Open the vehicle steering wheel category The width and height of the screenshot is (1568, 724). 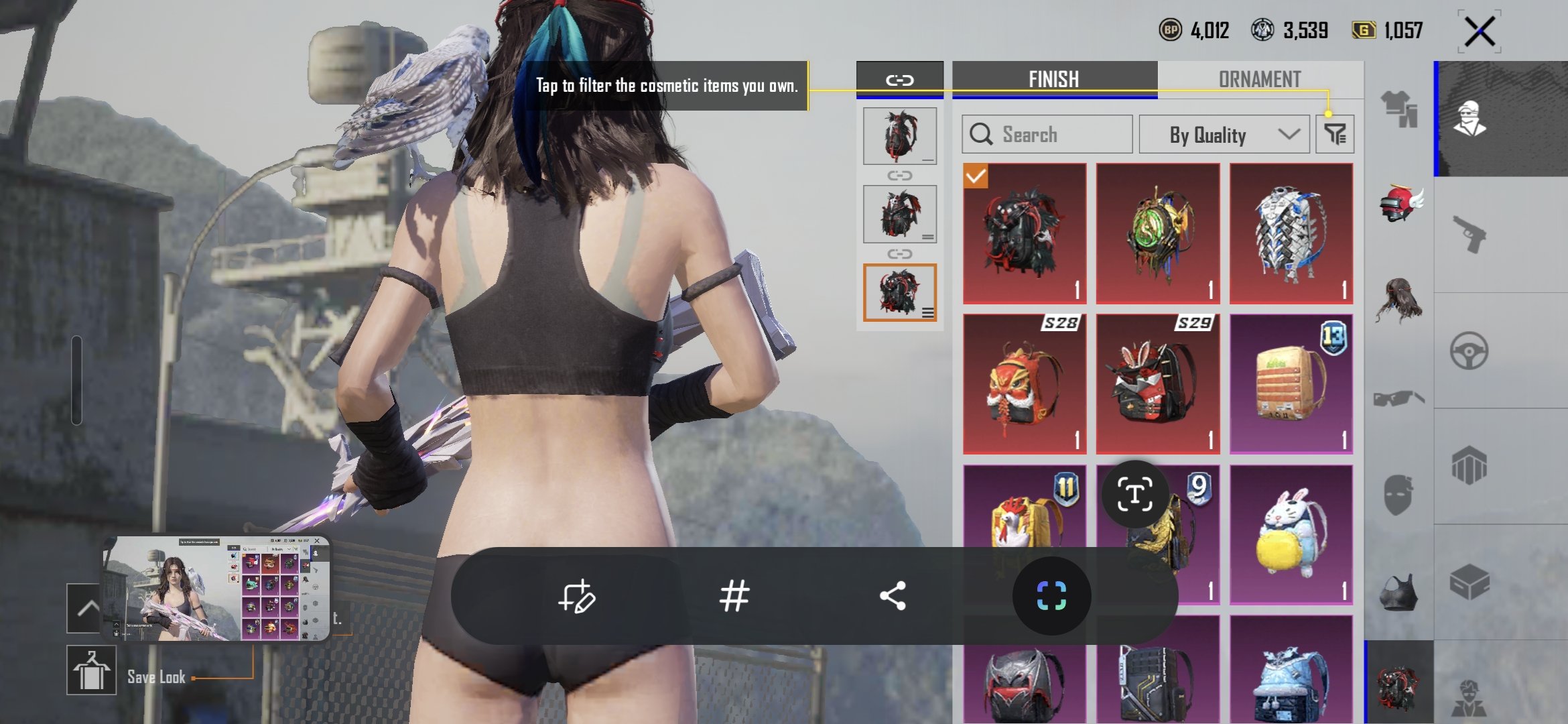(1469, 351)
